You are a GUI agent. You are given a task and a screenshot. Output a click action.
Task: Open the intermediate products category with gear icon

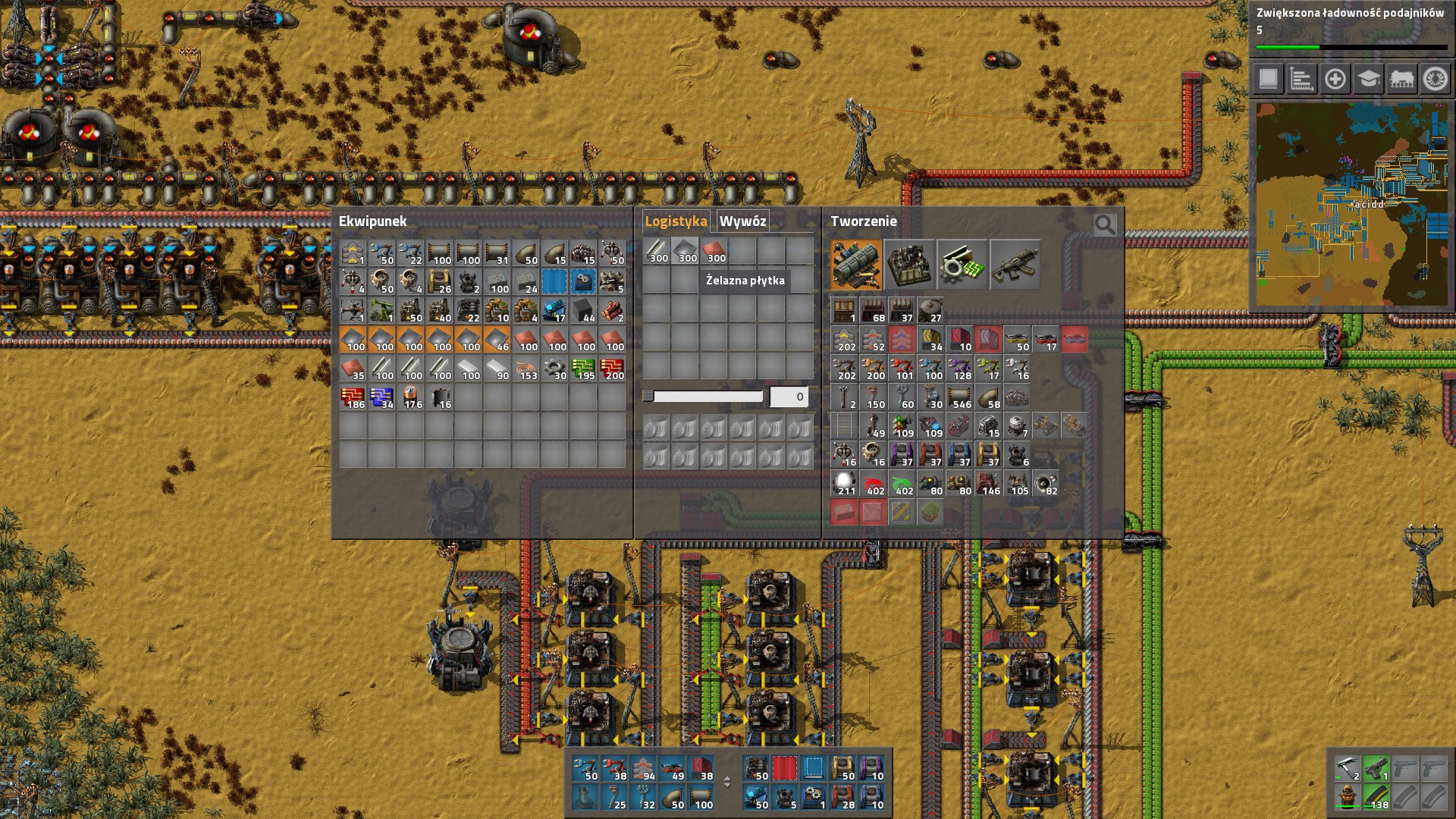[962, 265]
